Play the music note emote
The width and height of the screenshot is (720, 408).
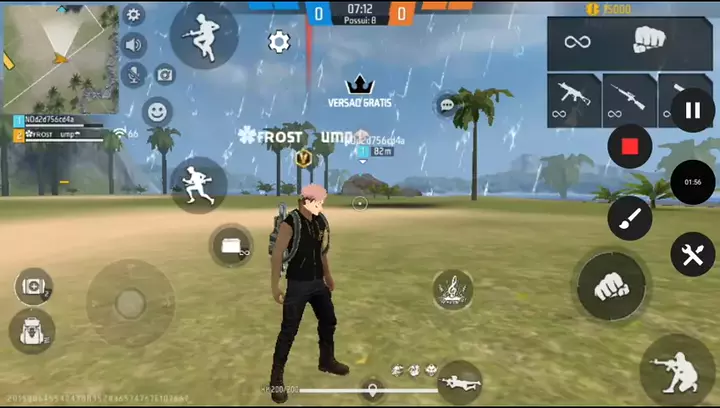point(453,290)
